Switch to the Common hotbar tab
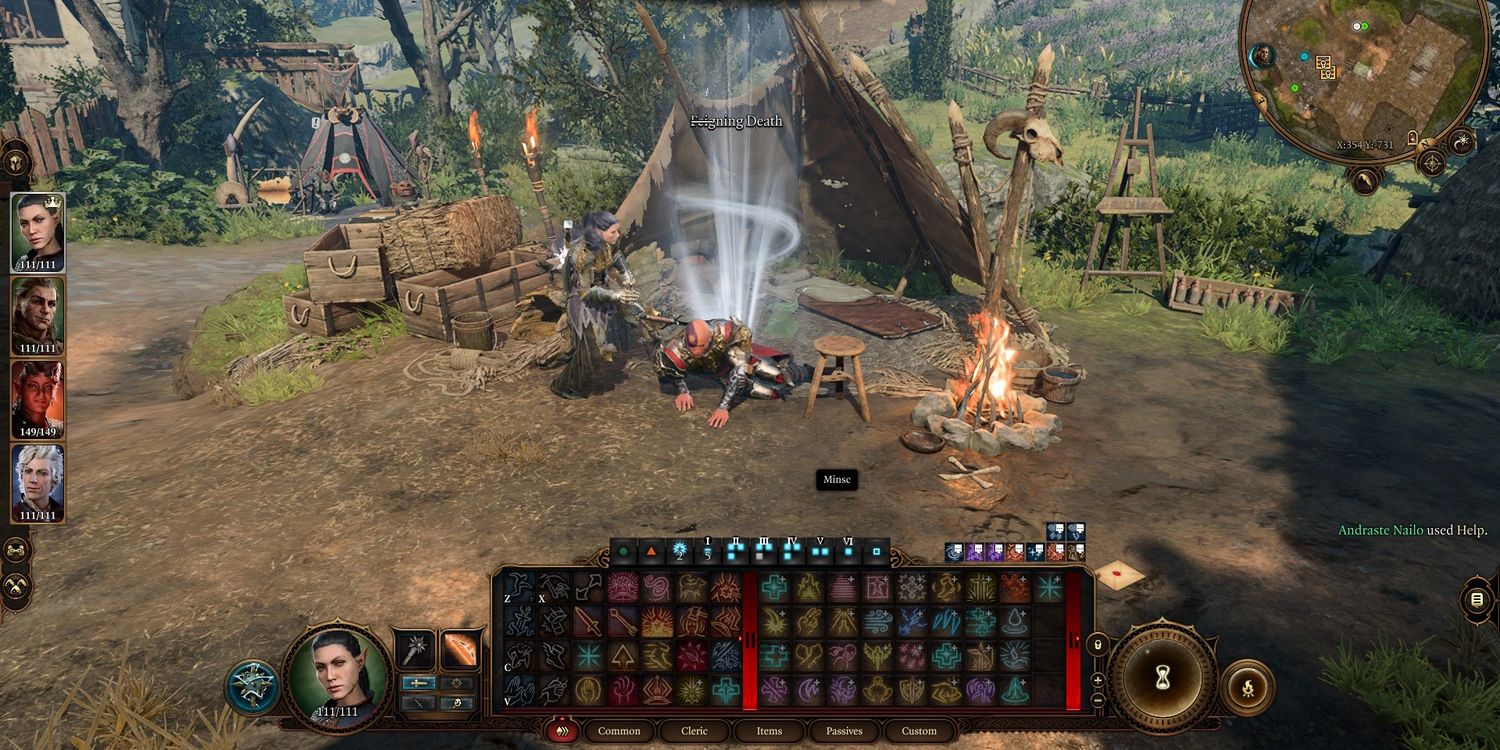The width and height of the screenshot is (1500, 750). click(619, 731)
